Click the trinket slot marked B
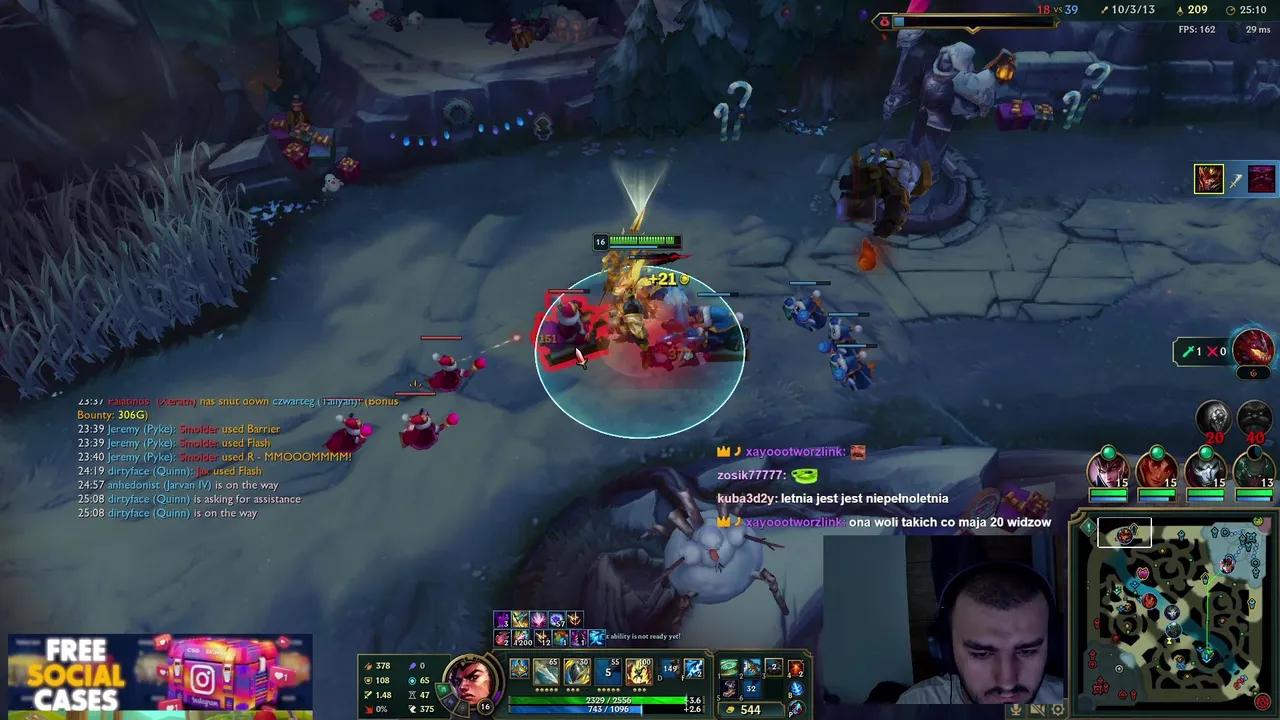 797,687
